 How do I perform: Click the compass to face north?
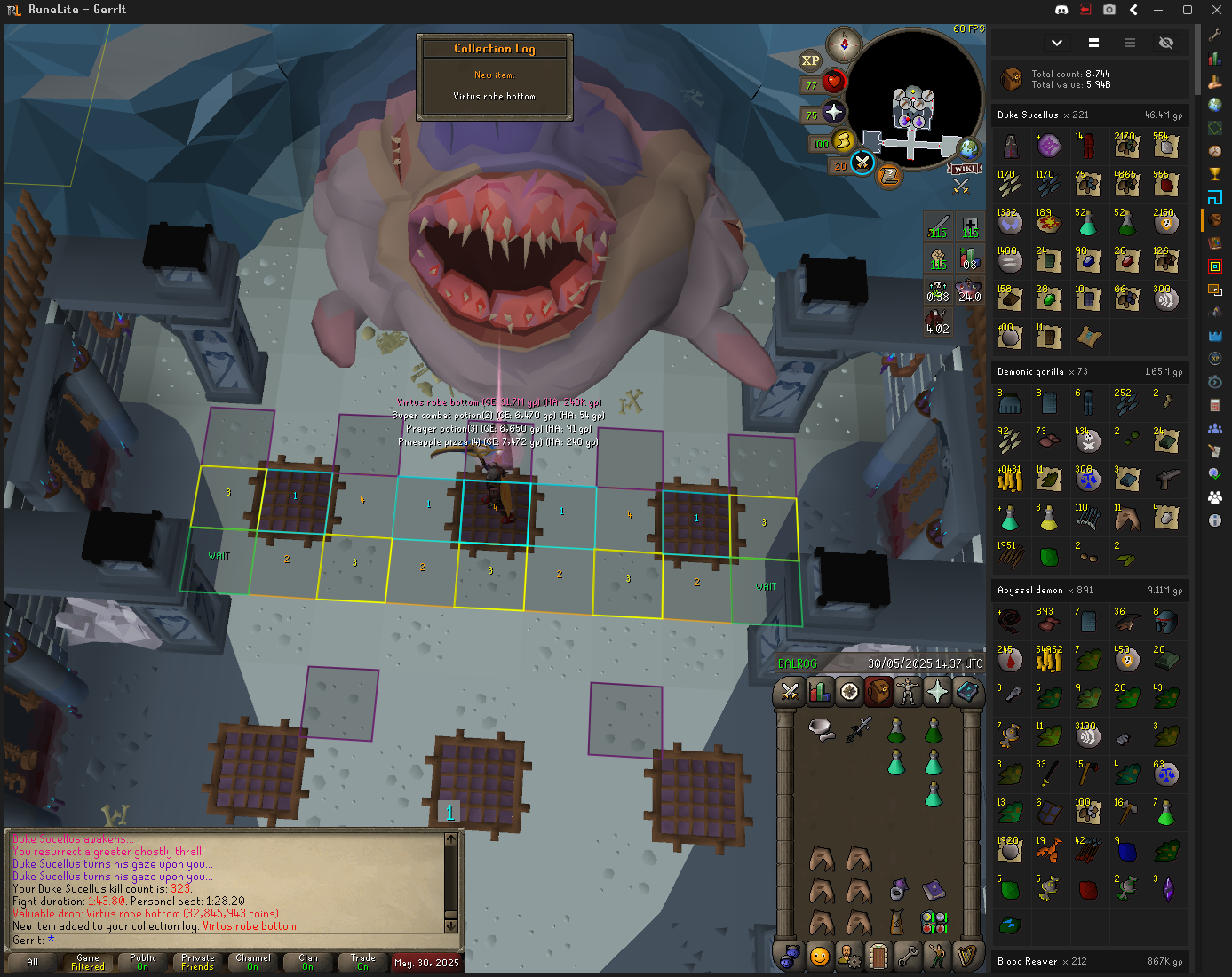point(844,44)
